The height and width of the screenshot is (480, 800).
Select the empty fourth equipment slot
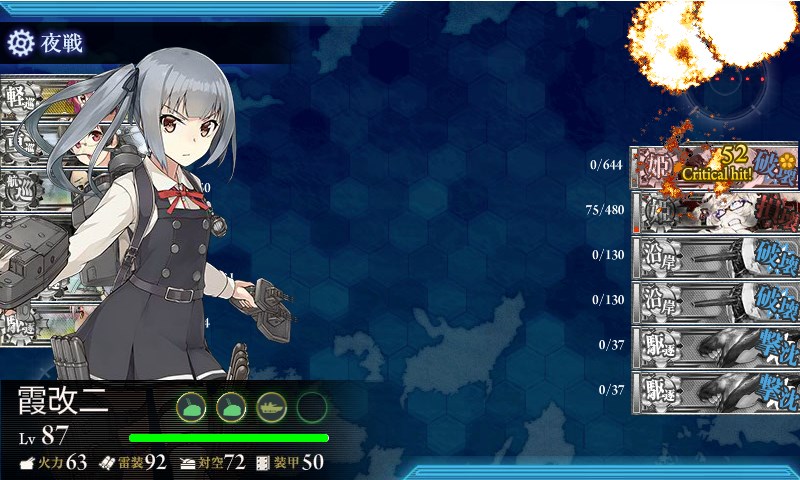[312, 407]
